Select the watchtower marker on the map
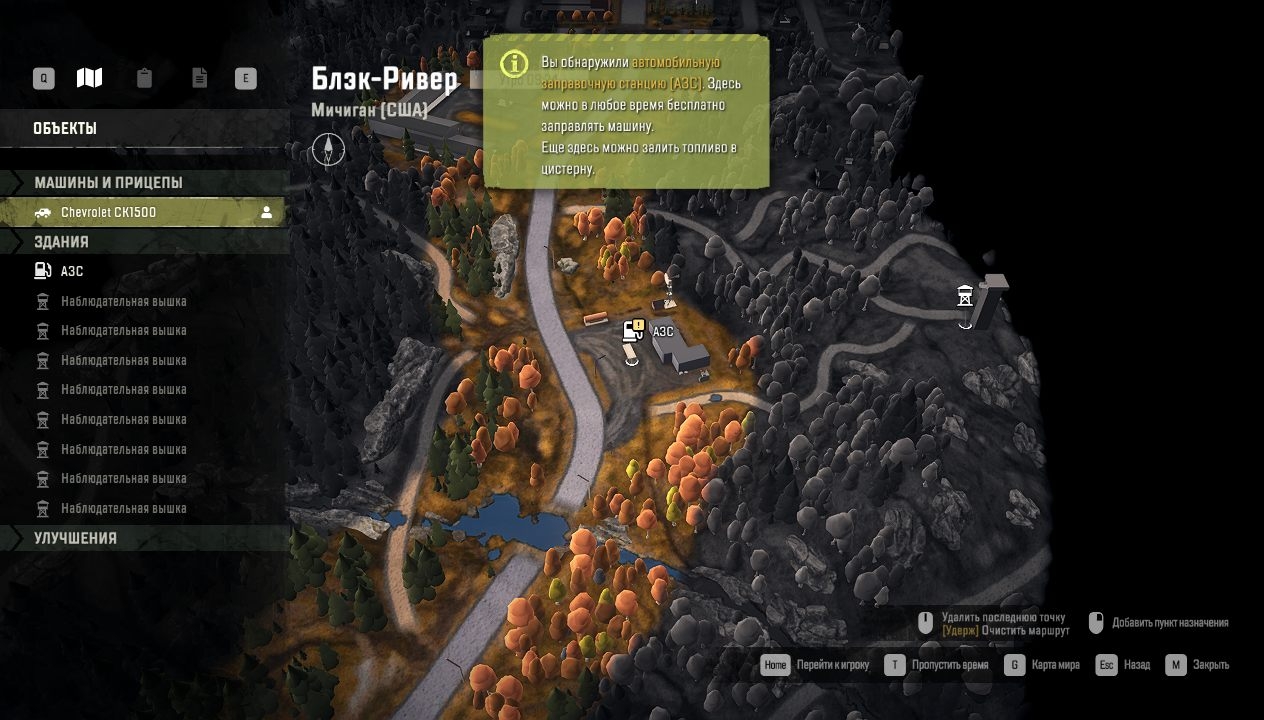This screenshot has width=1264, height=720. [965, 296]
